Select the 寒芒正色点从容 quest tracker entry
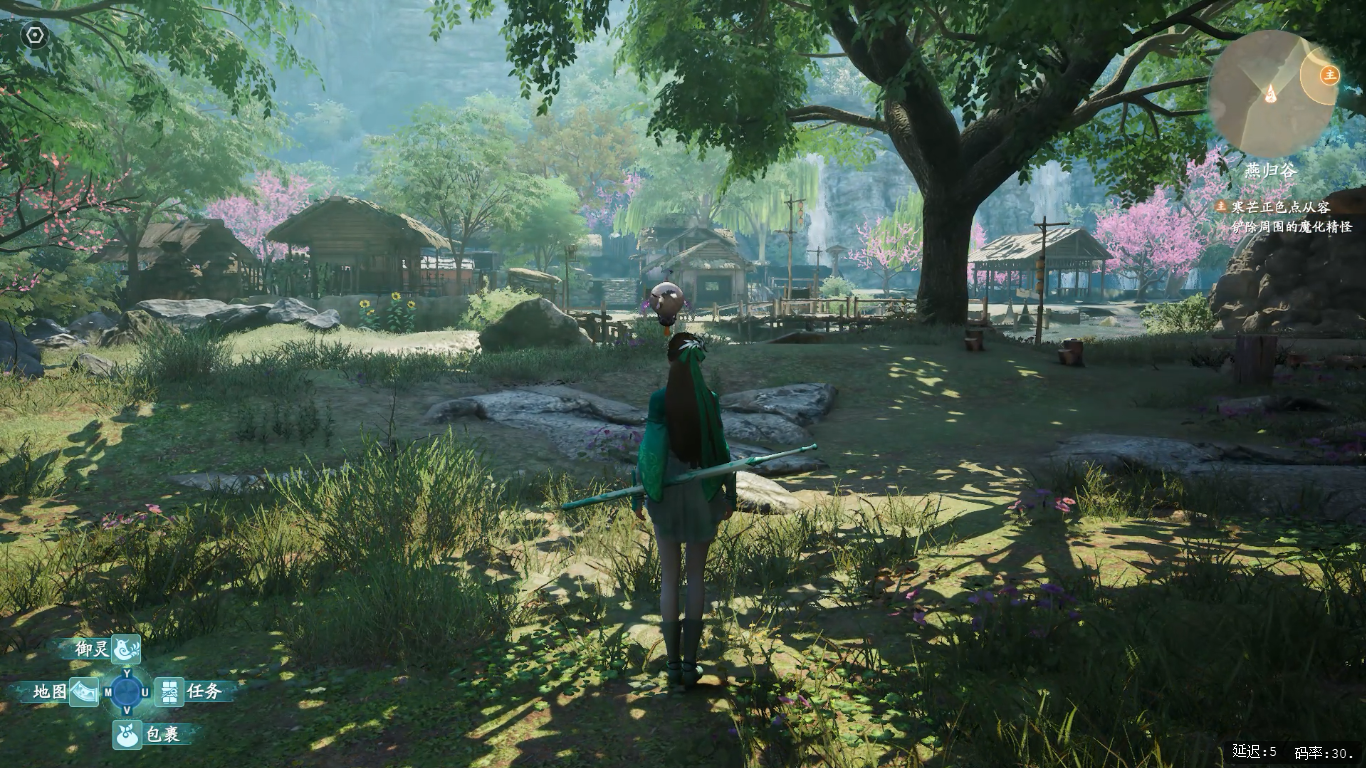The image size is (1366, 768). [1280, 207]
